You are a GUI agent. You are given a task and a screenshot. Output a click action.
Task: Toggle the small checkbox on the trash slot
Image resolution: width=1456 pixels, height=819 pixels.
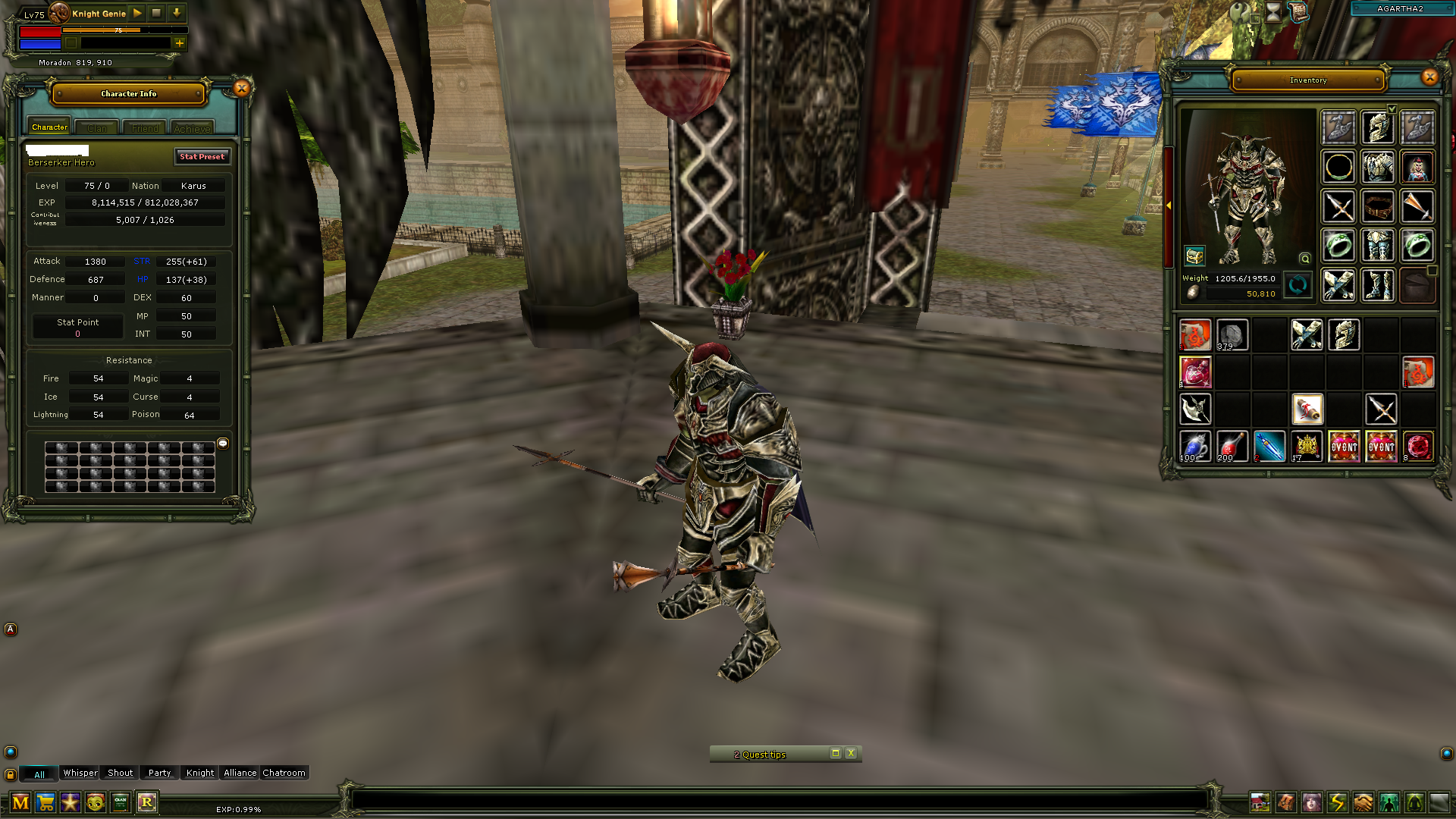1432,271
